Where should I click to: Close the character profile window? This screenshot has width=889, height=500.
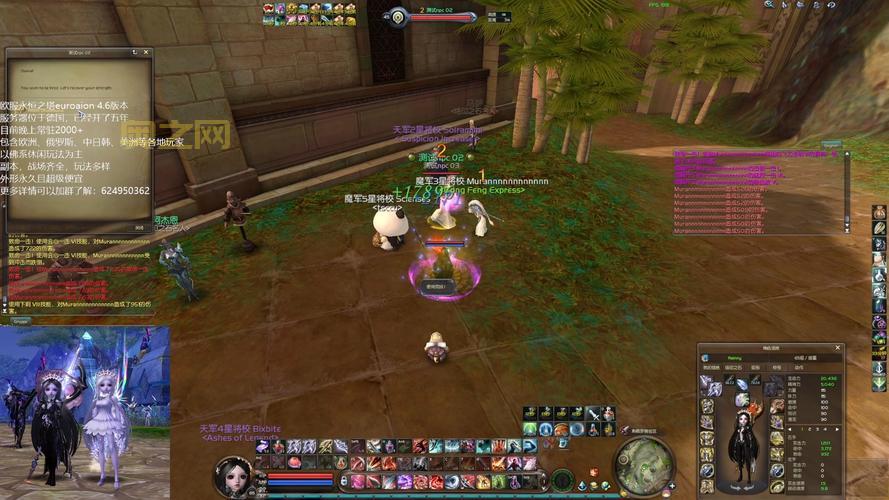839,348
